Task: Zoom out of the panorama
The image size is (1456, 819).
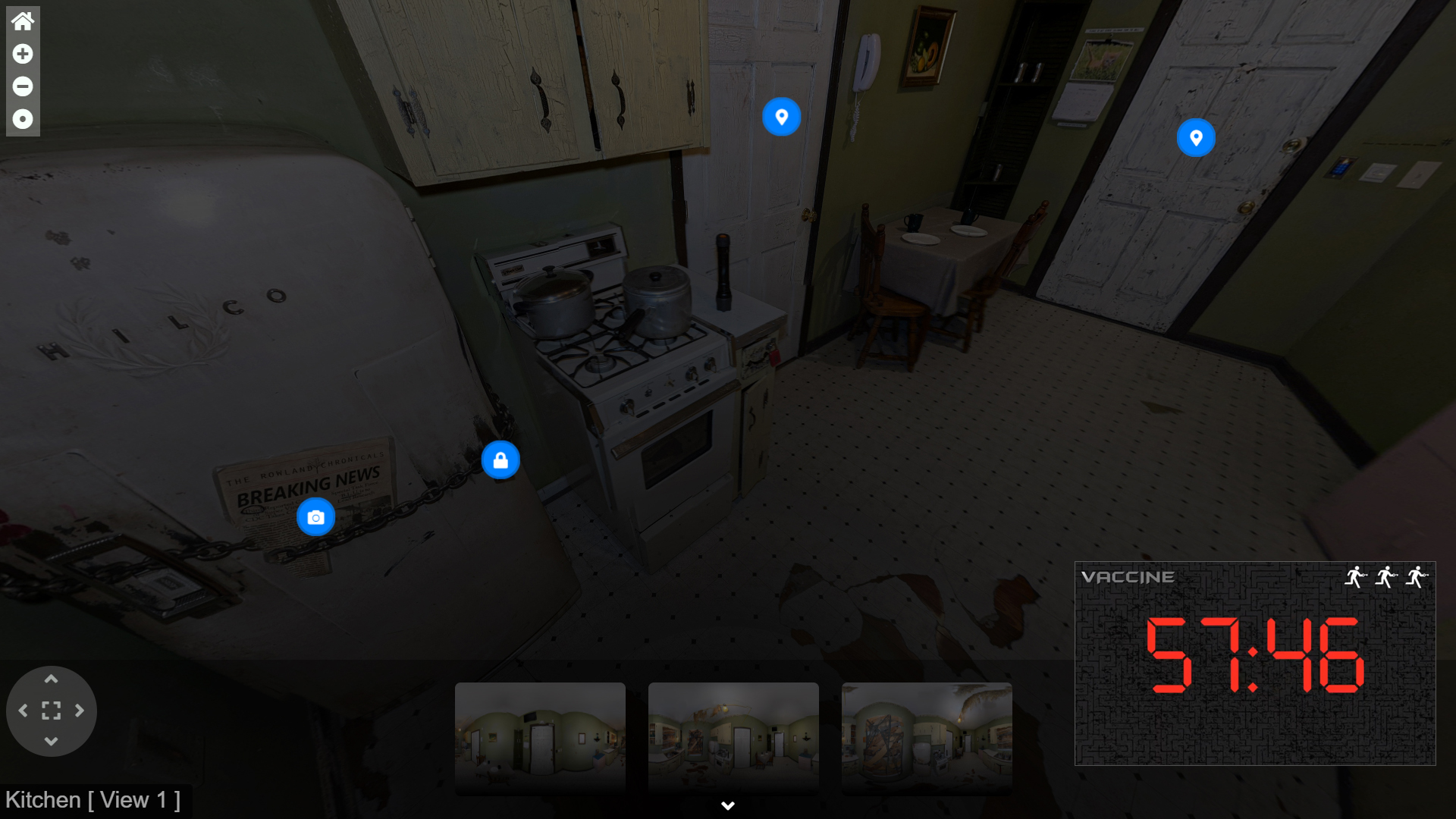Action: [x=22, y=86]
